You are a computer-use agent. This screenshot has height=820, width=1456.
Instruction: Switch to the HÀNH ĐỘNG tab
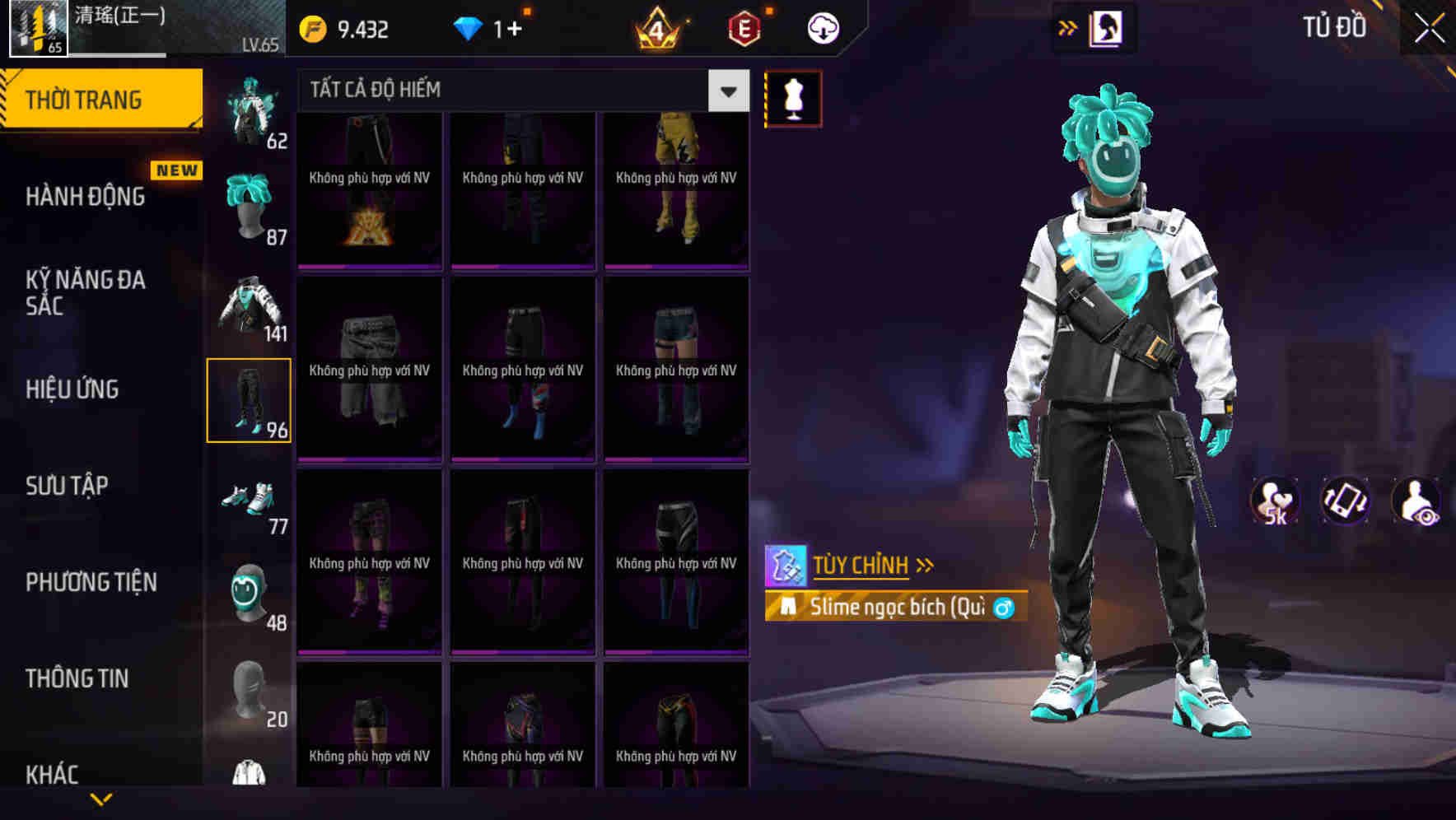point(85,196)
